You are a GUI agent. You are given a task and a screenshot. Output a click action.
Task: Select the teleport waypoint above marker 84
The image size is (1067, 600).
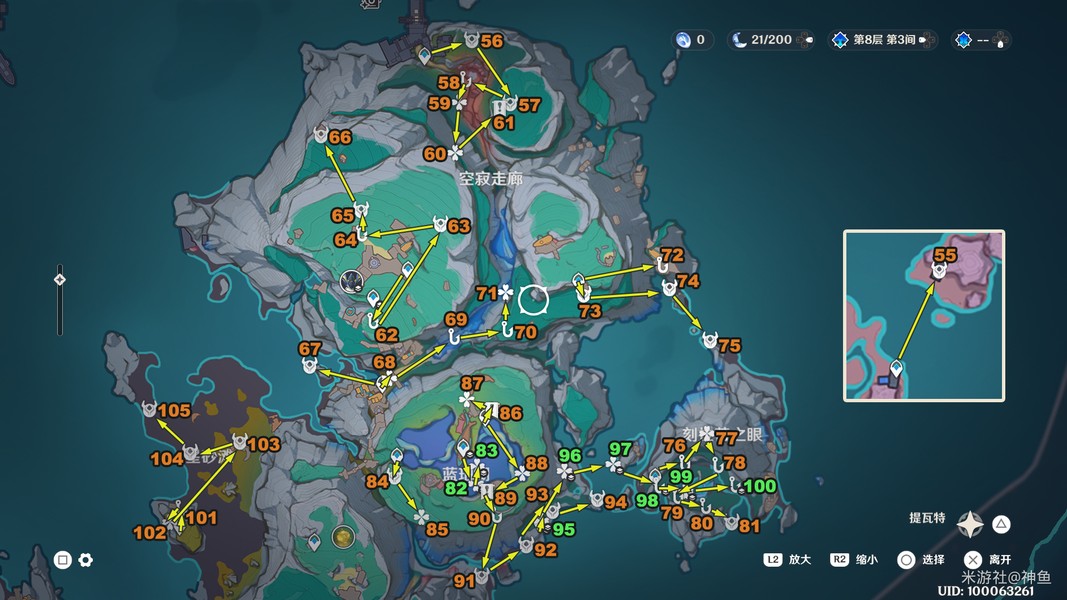pyautogui.click(x=397, y=457)
